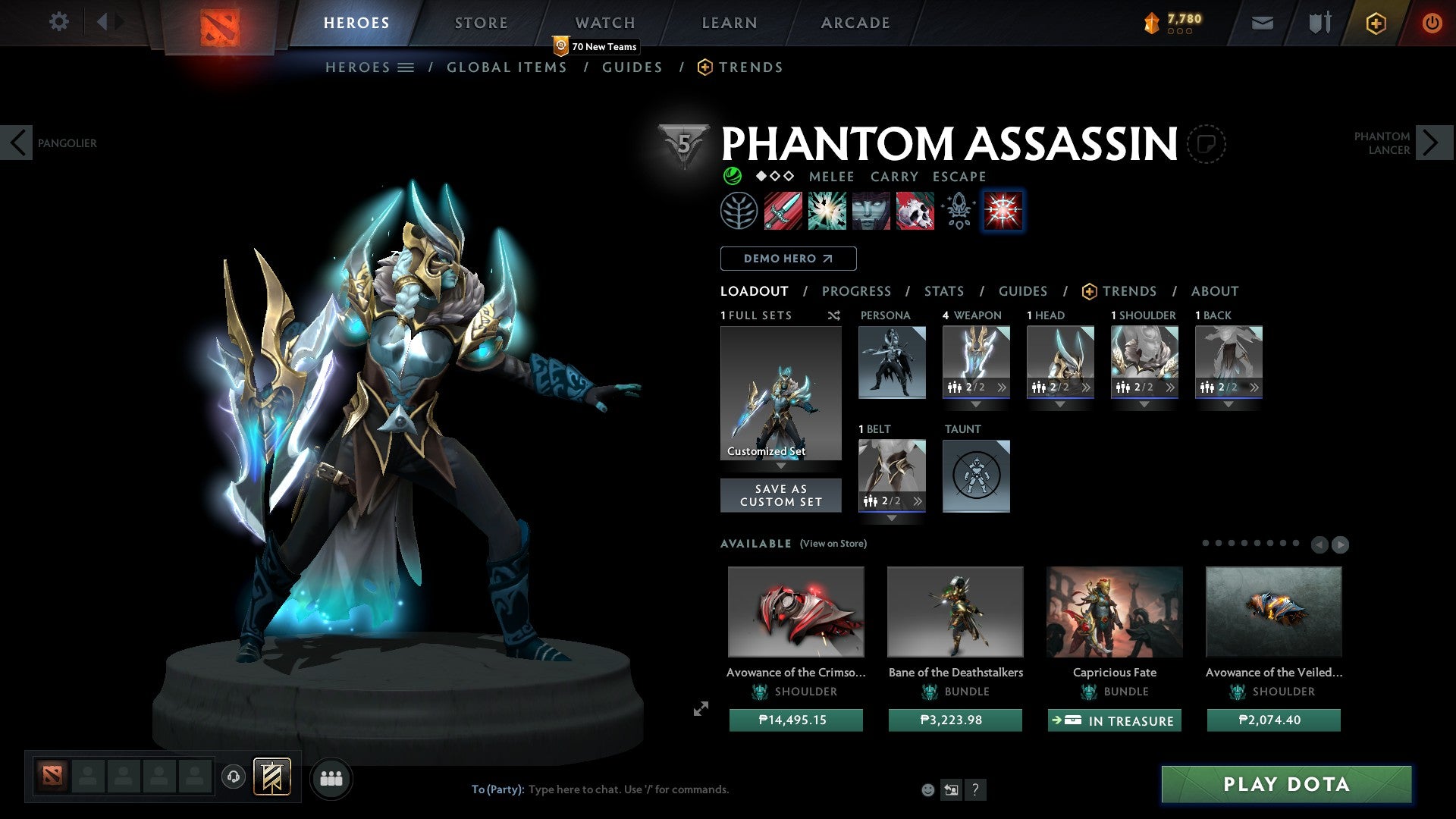Click the voice chat headset icon near party slots
1456x819 pixels.
[x=233, y=778]
